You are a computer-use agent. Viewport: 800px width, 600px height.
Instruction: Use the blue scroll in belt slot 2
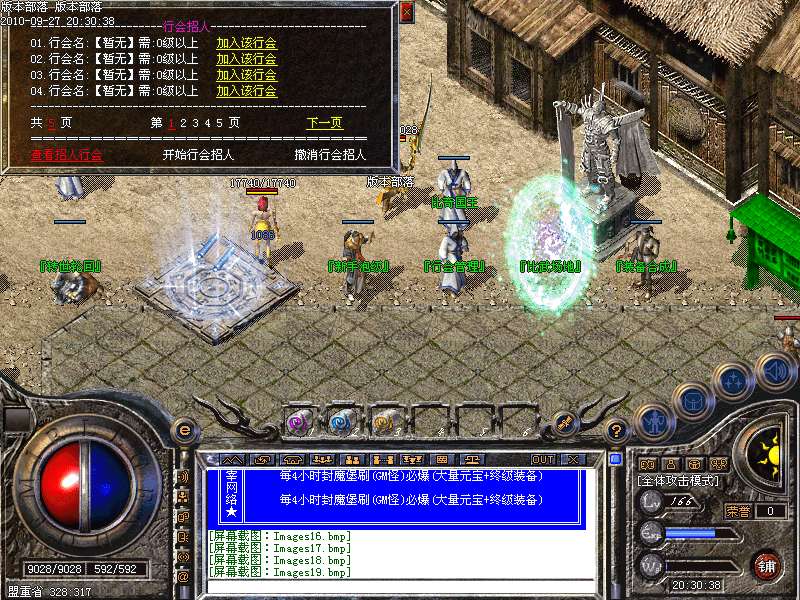coord(341,422)
